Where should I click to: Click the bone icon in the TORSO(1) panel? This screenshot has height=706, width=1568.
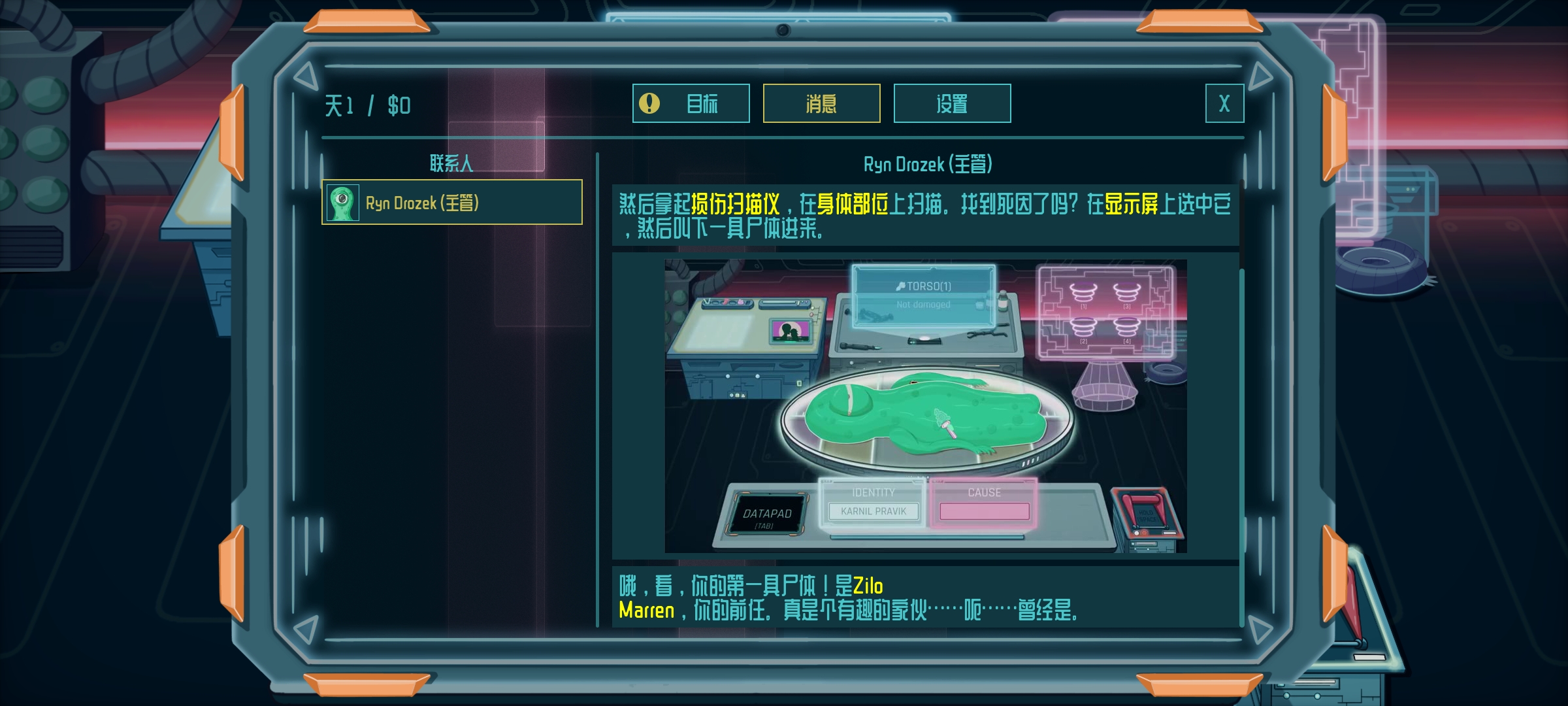[901, 286]
